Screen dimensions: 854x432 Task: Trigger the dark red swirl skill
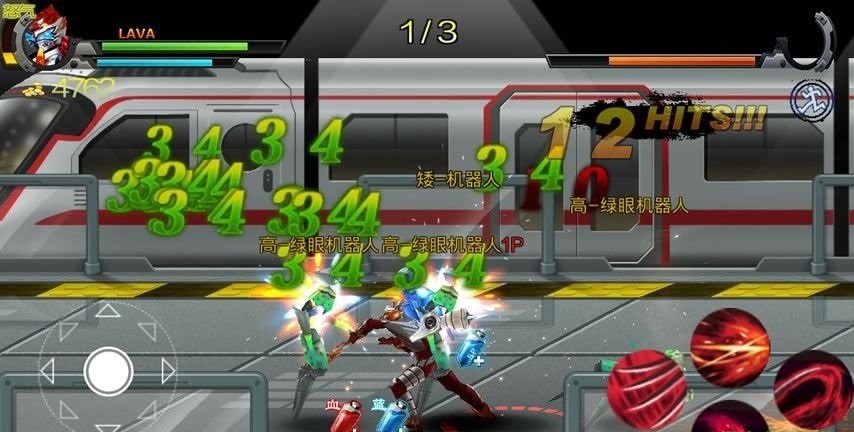point(812,388)
